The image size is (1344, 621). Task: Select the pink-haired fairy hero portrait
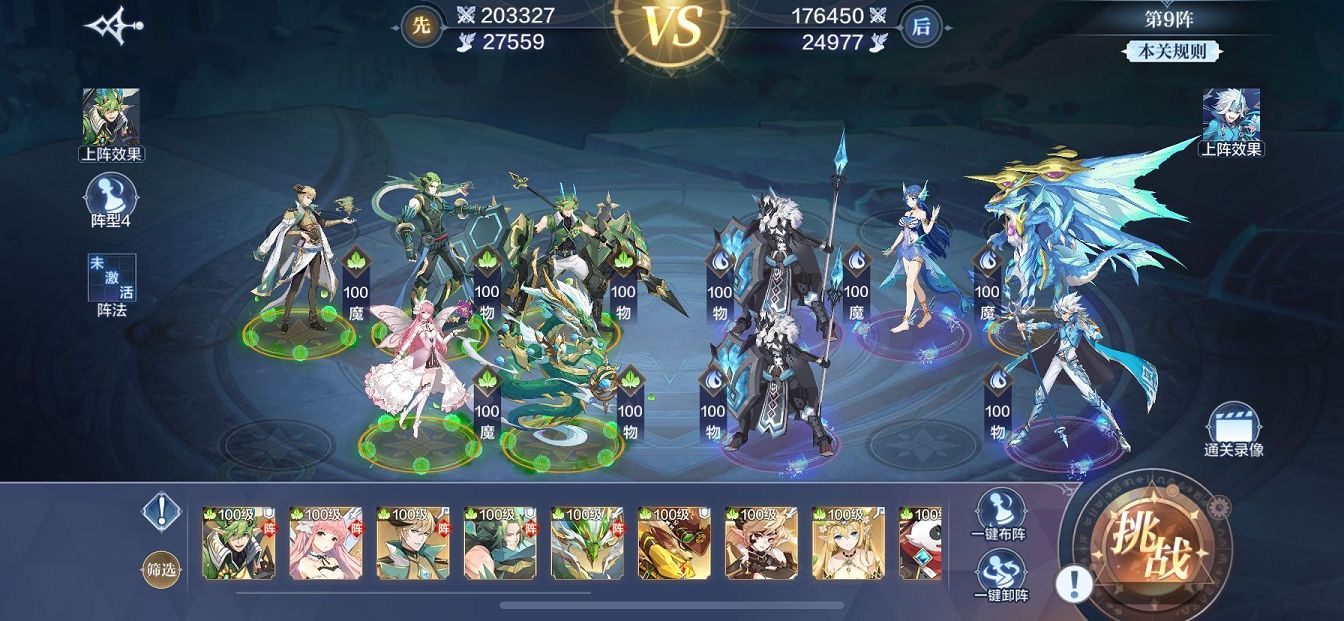coord(326,543)
